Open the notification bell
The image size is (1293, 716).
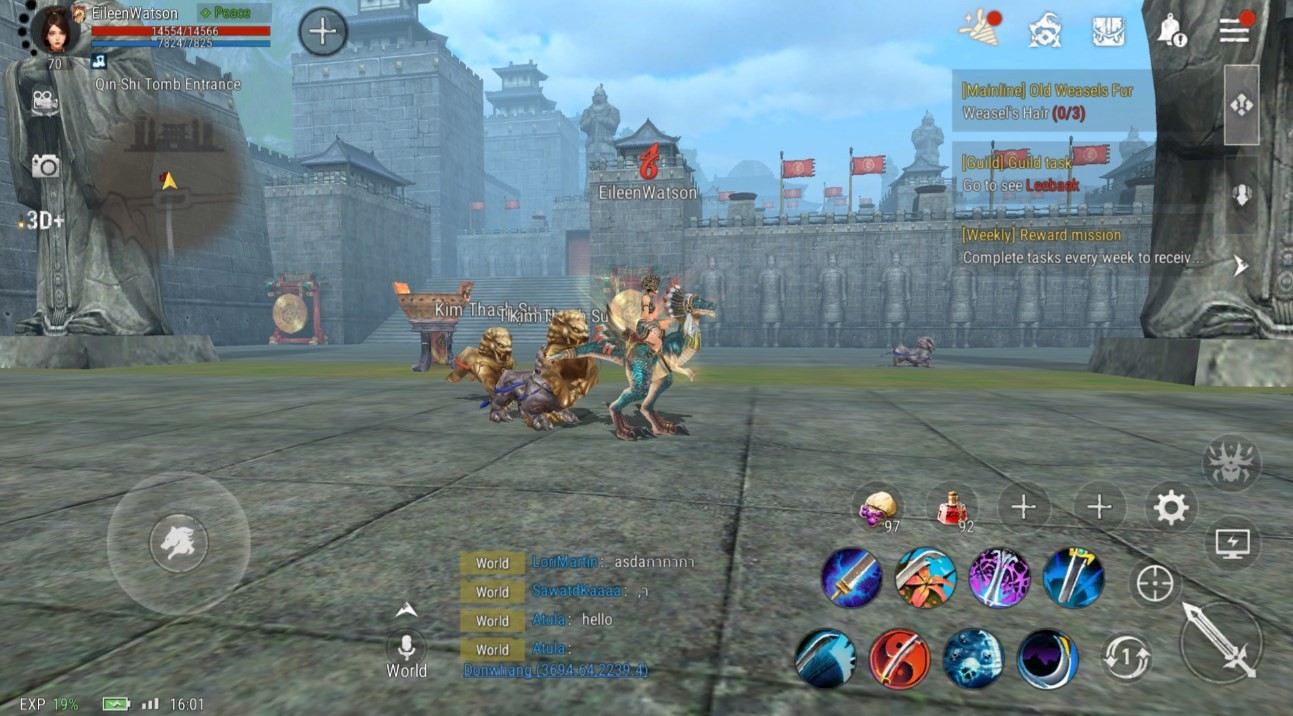1170,31
